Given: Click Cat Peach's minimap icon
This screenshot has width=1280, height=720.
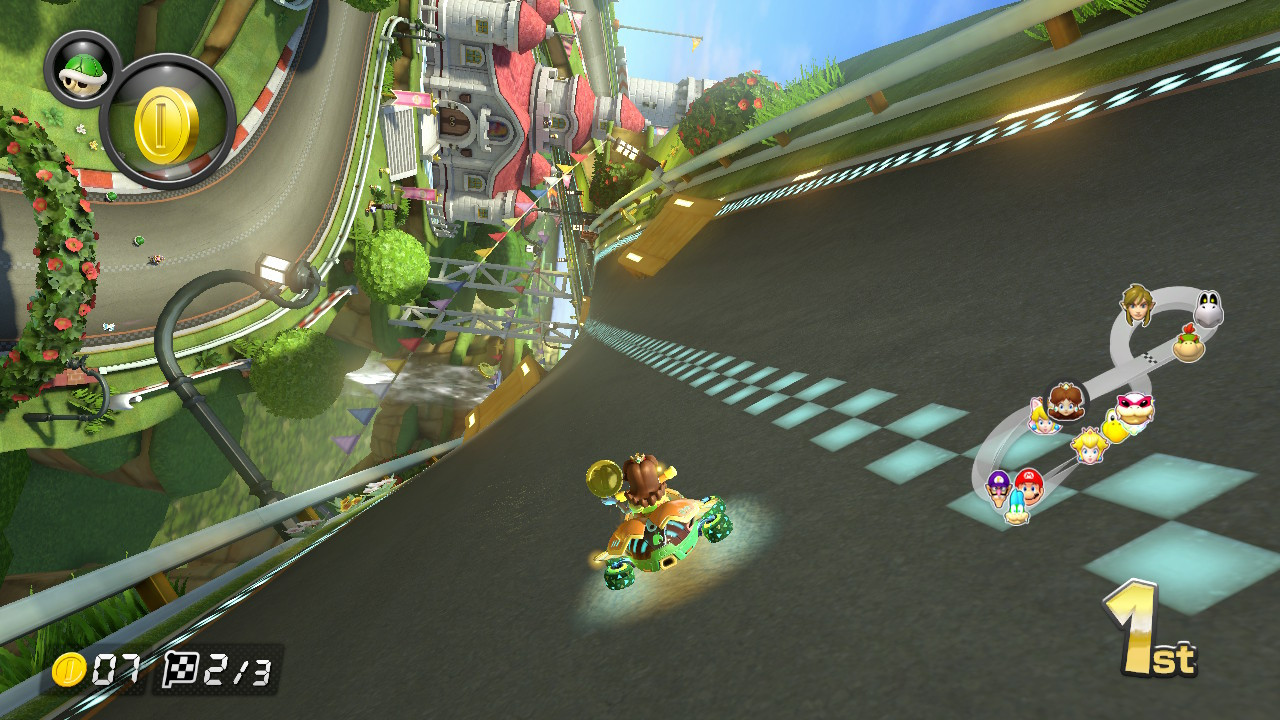Looking at the screenshot, I should pyautogui.click(x=1042, y=423).
